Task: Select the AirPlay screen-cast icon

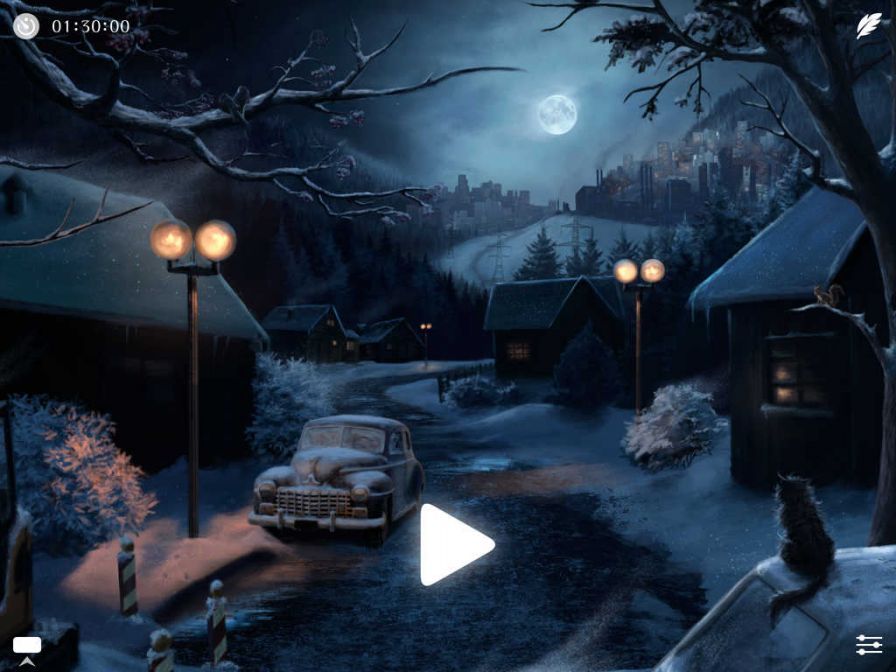Action: [x=27, y=648]
